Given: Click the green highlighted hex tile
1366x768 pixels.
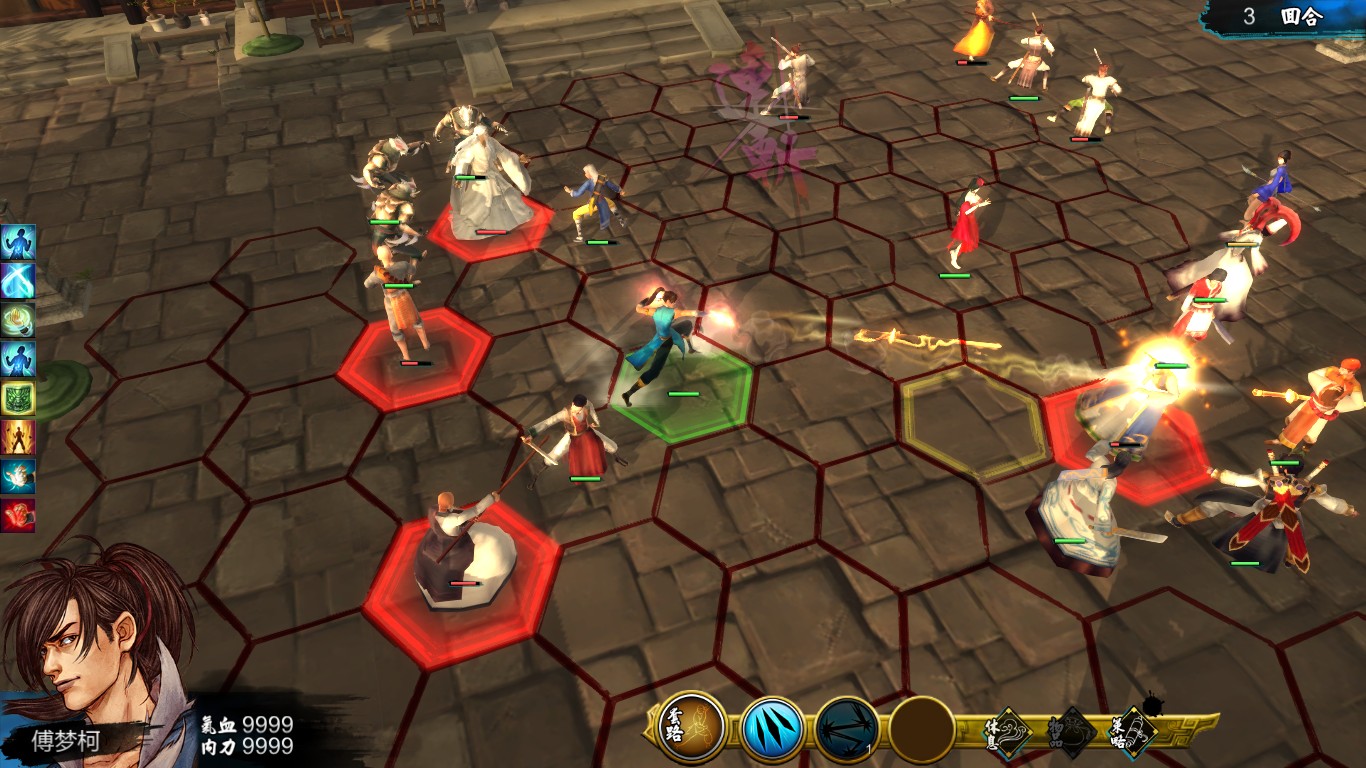Looking at the screenshot, I should [683, 394].
